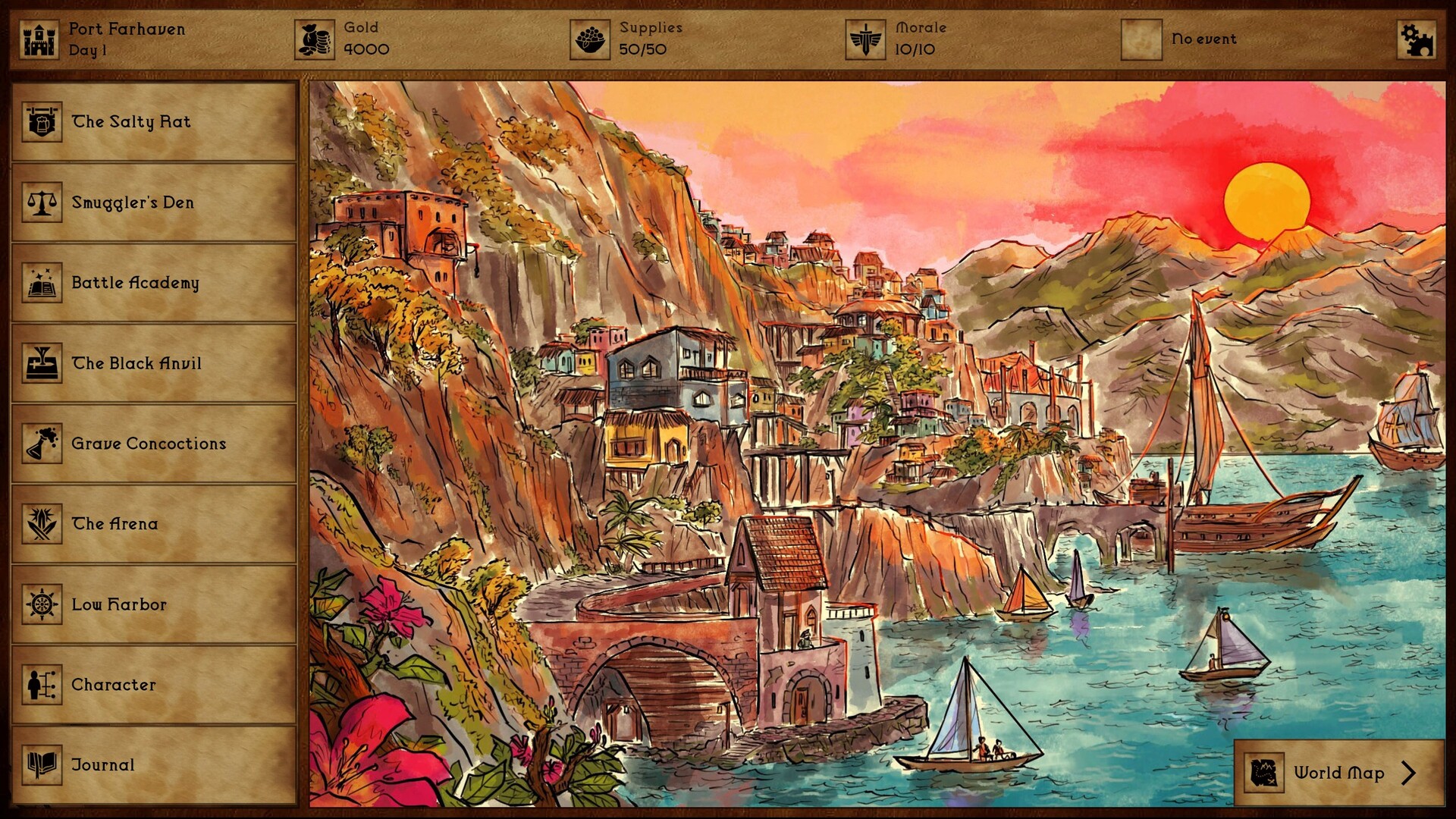
Task: Open the Journal book icon
Action: (x=42, y=764)
